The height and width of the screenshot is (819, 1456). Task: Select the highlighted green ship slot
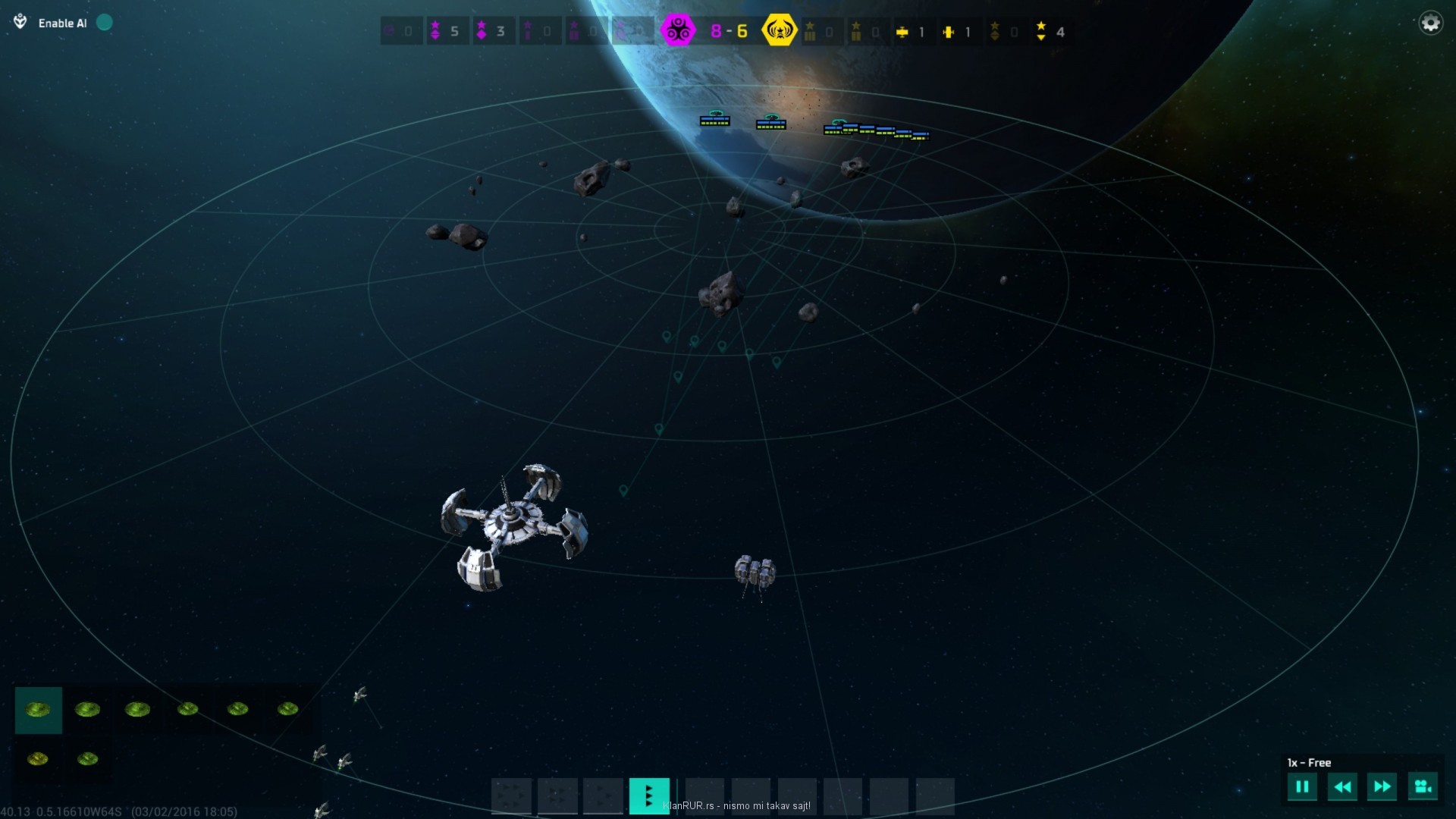pos(38,710)
